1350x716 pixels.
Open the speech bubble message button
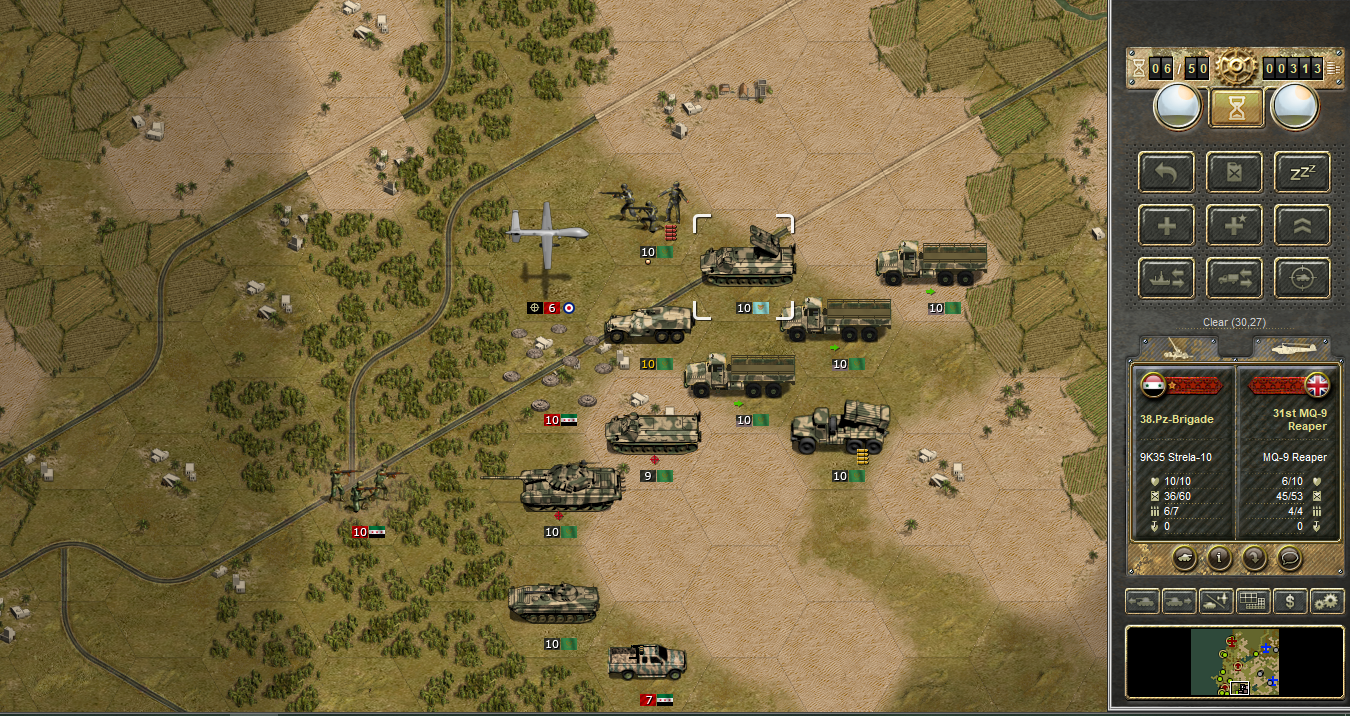pyautogui.click(x=1290, y=558)
